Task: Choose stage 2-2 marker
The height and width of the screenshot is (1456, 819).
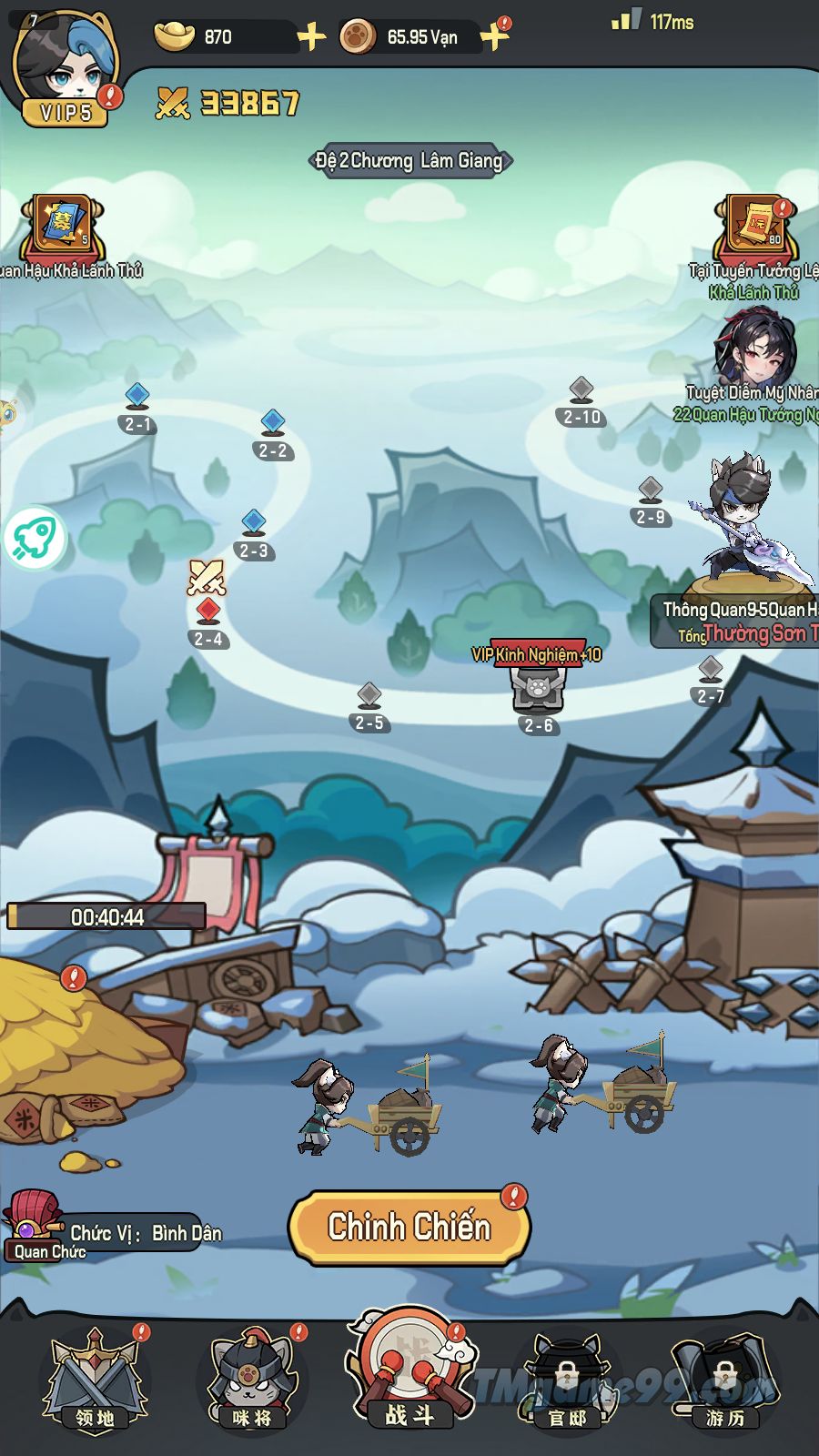Action: (273, 435)
